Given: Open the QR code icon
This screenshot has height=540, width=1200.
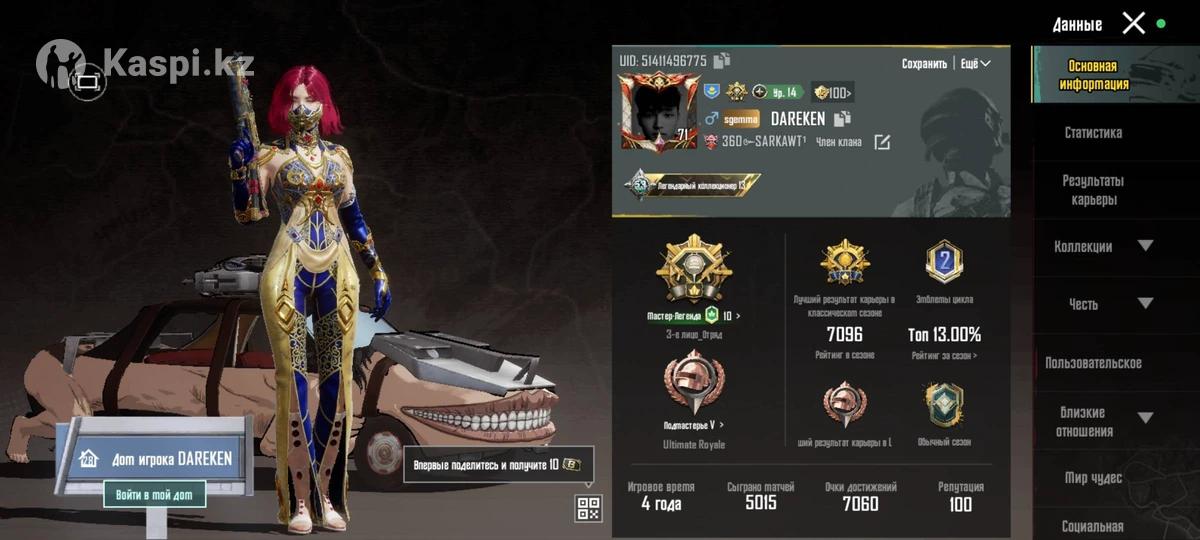Looking at the screenshot, I should (x=588, y=508).
